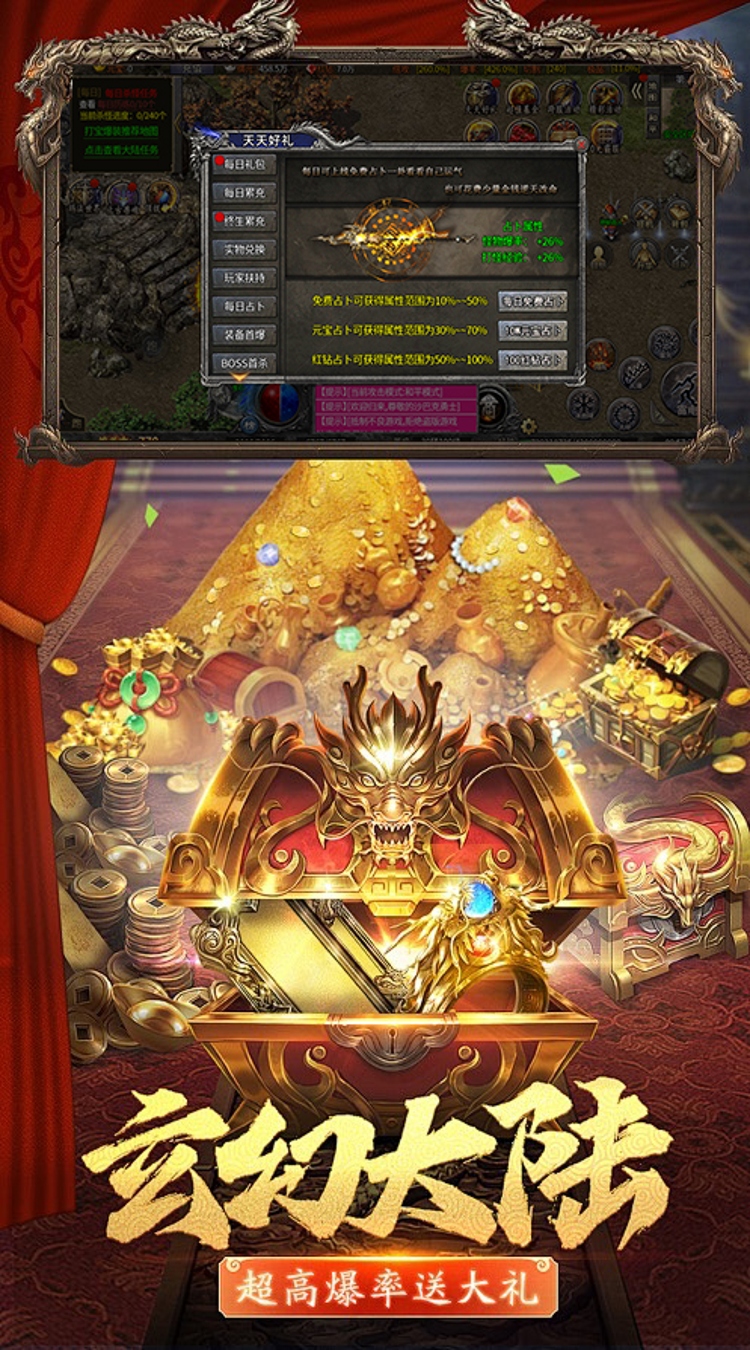The height and width of the screenshot is (1350, 750).
Task: Activate the 300红钻占卜 button
Action: 532,360
